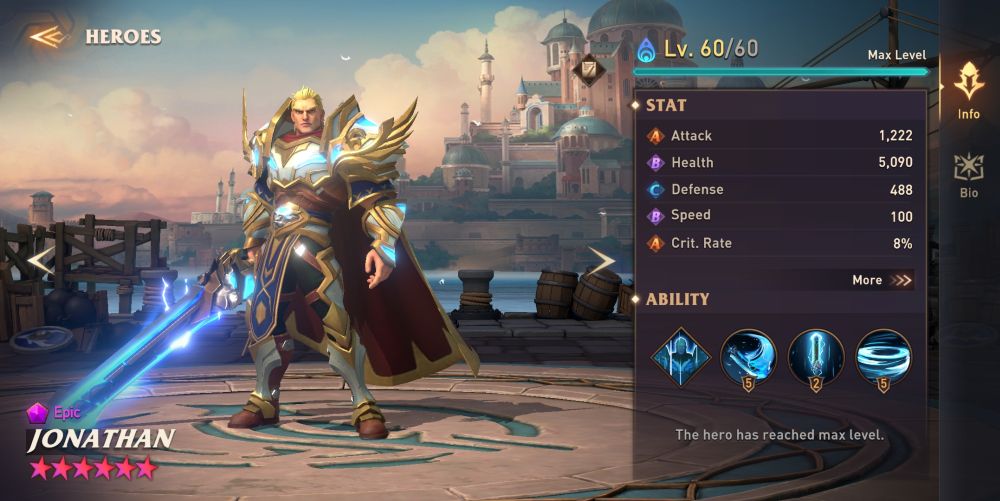Viewport: 1000px width, 501px height.
Task: Select the diamond-shaped armor passive ability
Action: 681,356
